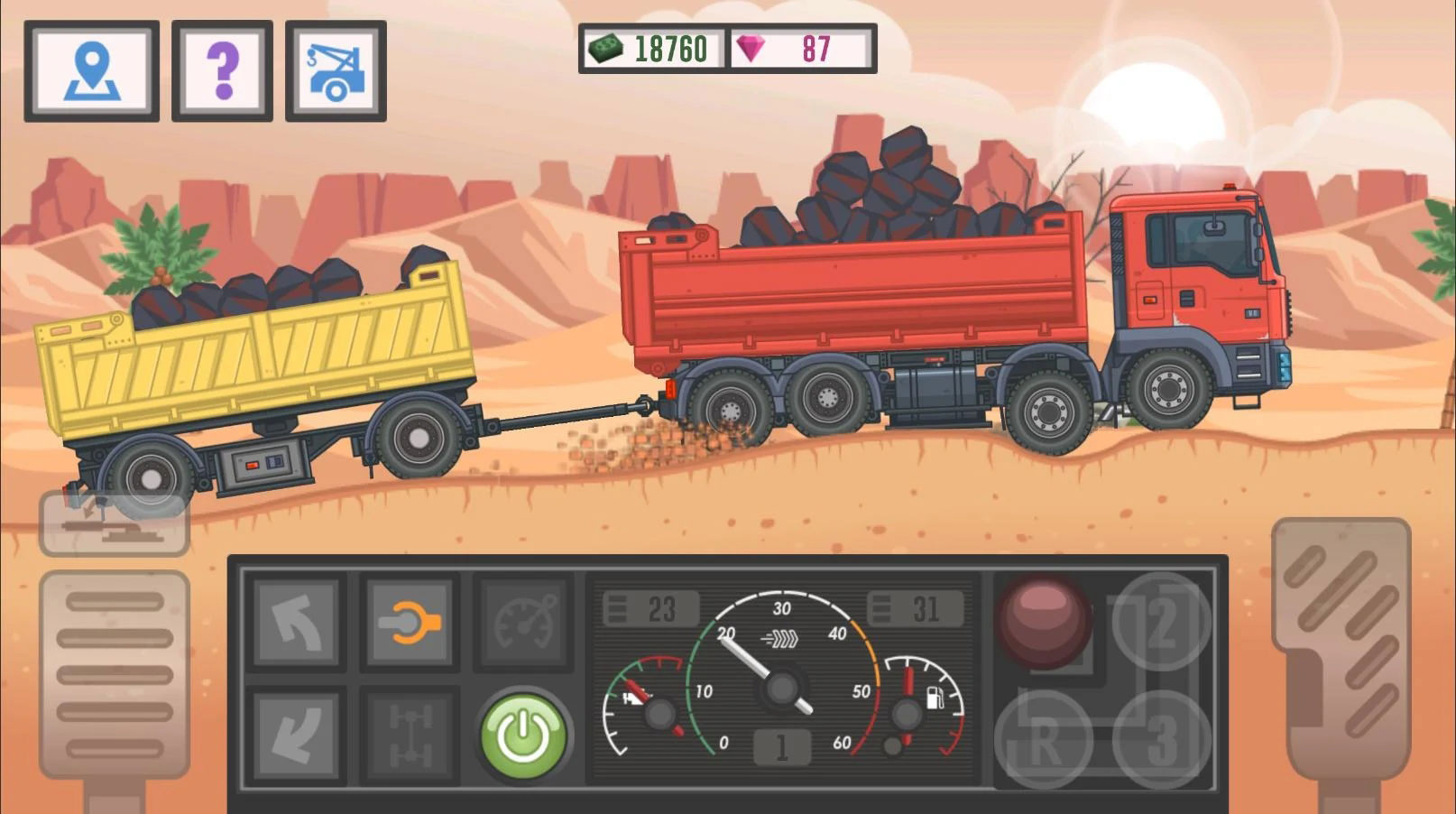
Task: Shift into gear 2
Action: (x=1161, y=622)
